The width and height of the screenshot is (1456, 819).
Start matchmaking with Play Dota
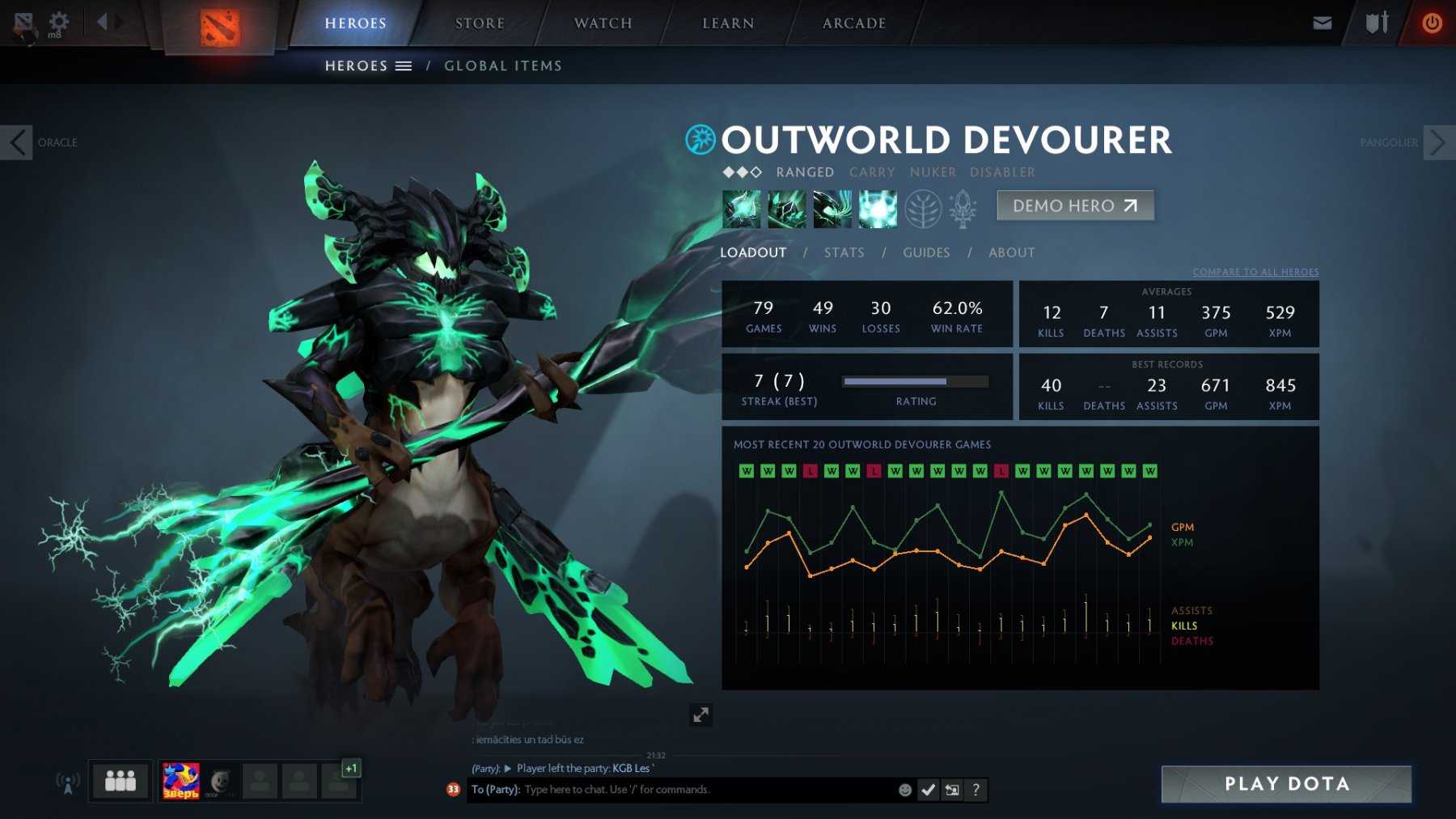[x=1286, y=783]
